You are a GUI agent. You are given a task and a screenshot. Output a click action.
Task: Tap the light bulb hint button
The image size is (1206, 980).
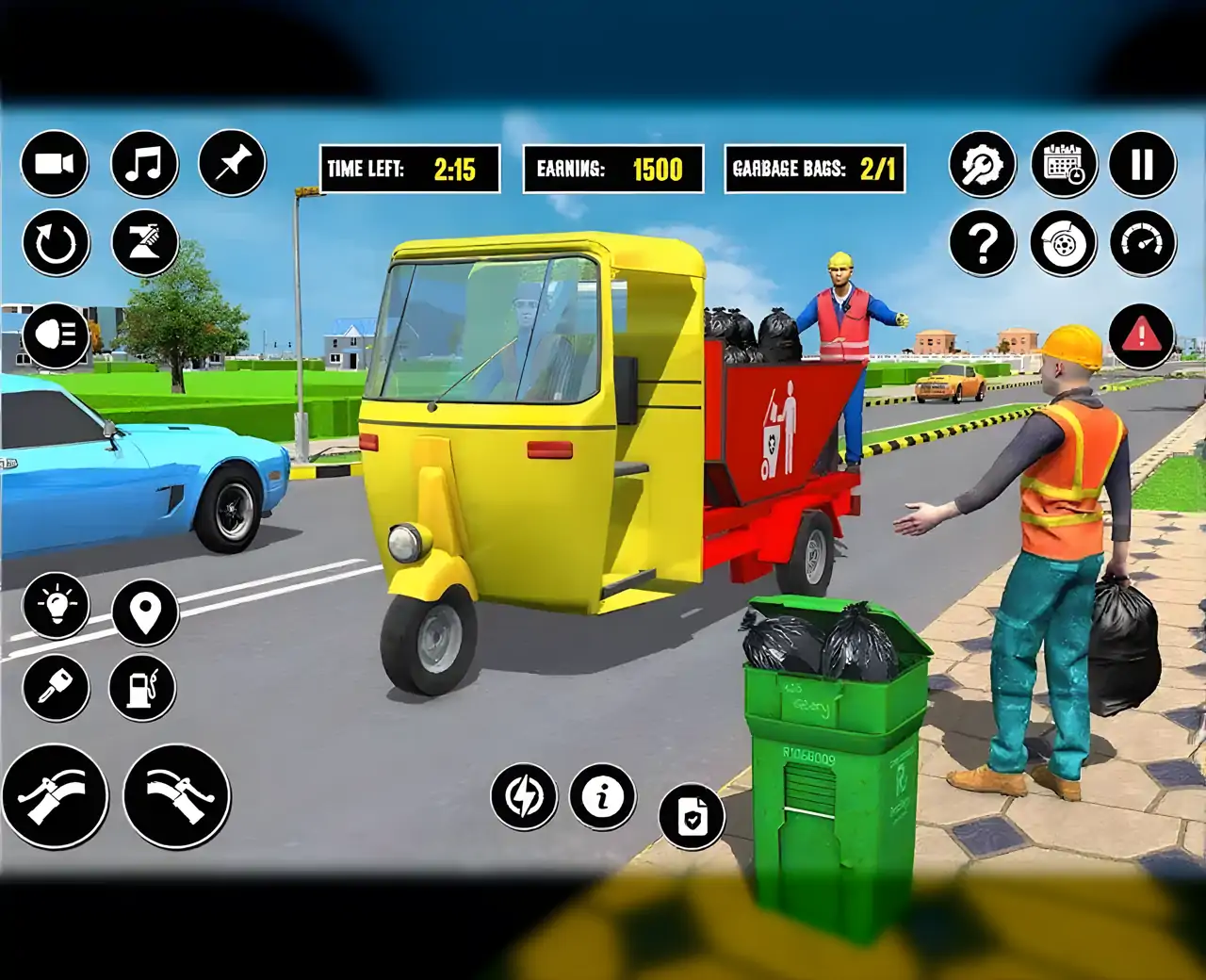tap(57, 606)
